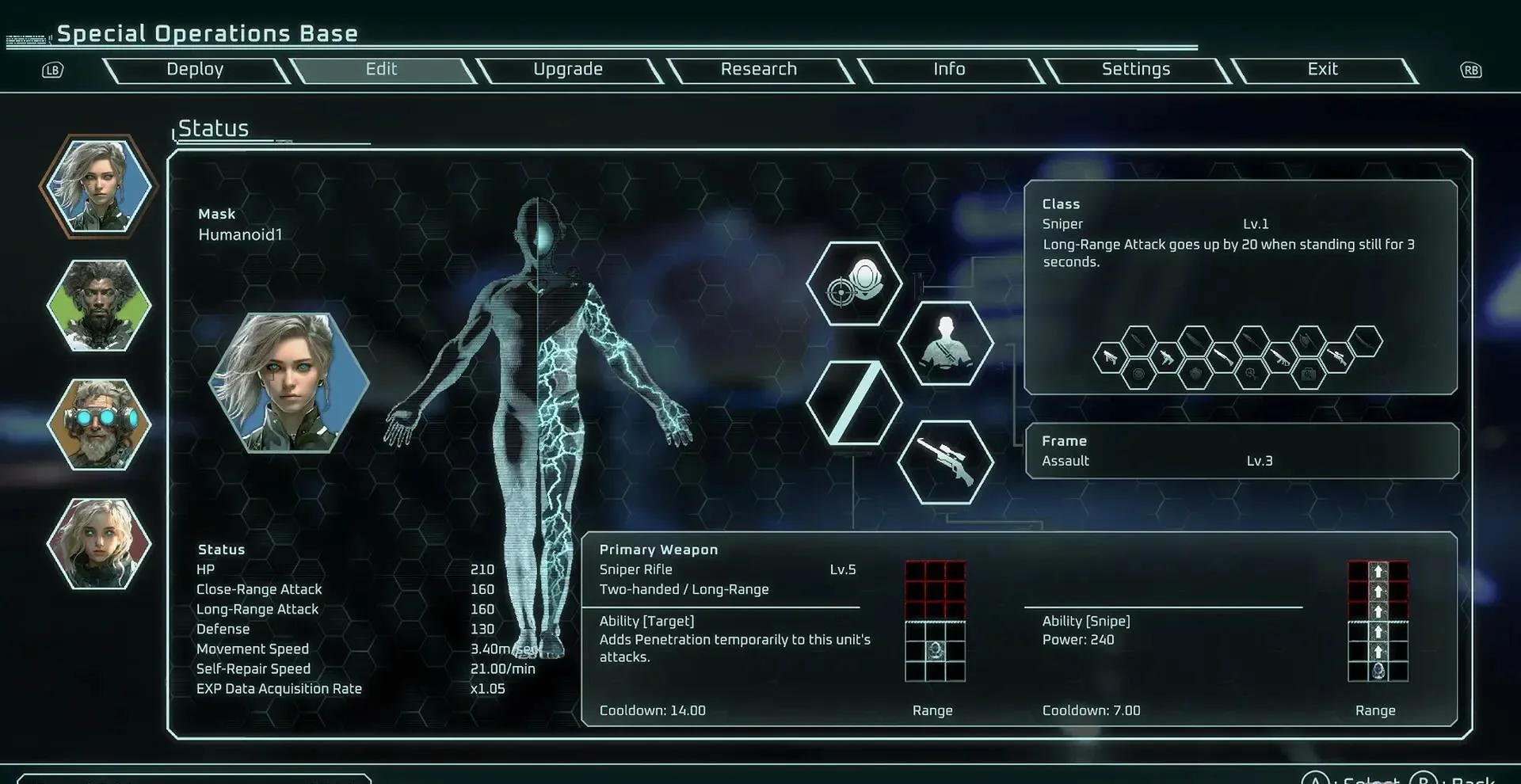Click the Ability [Target] range grid cell
Screen dimensions: 1521x784
[935, 649]
